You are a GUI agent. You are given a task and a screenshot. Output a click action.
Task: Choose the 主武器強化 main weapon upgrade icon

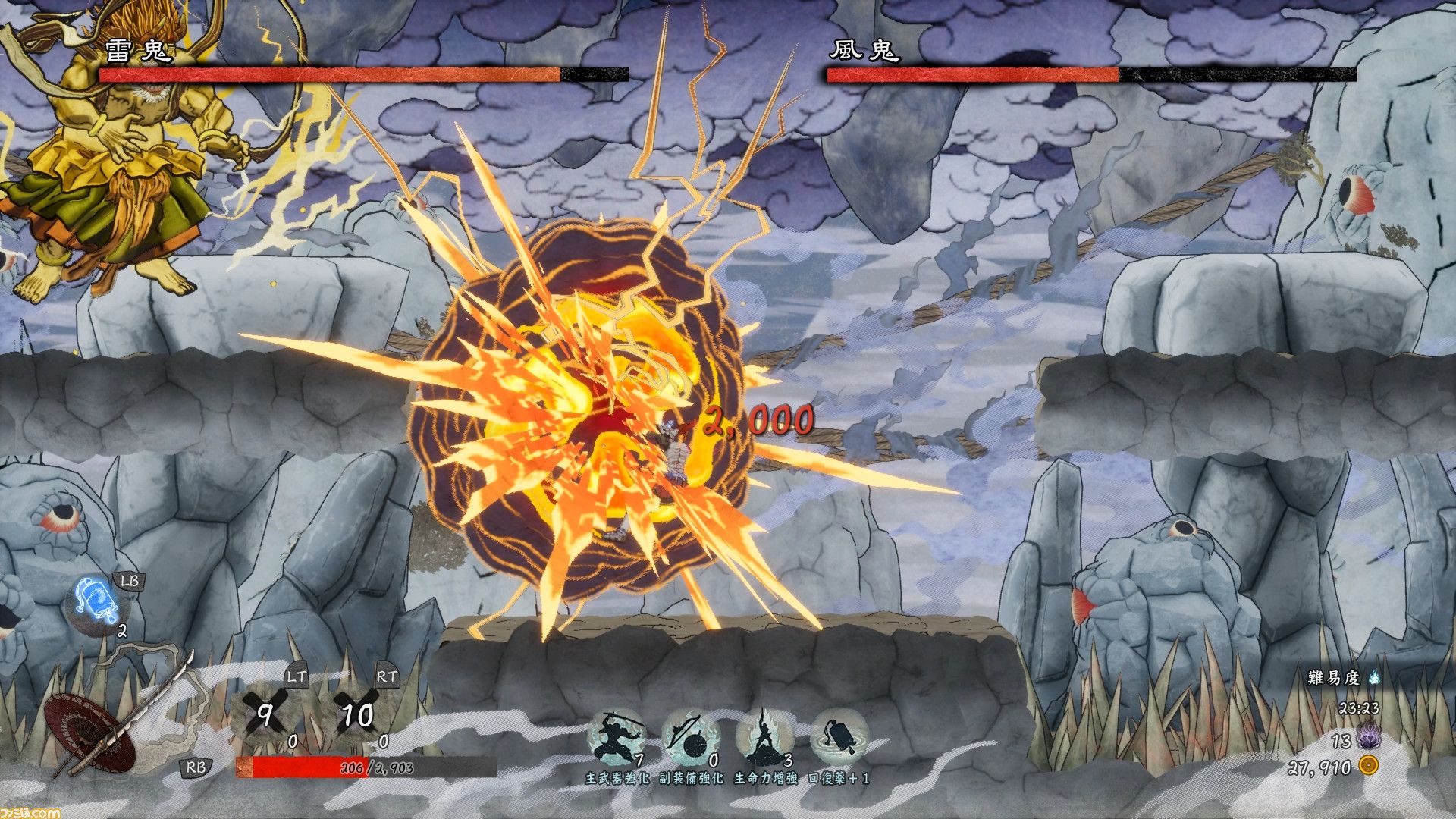[x=617, y=737]
